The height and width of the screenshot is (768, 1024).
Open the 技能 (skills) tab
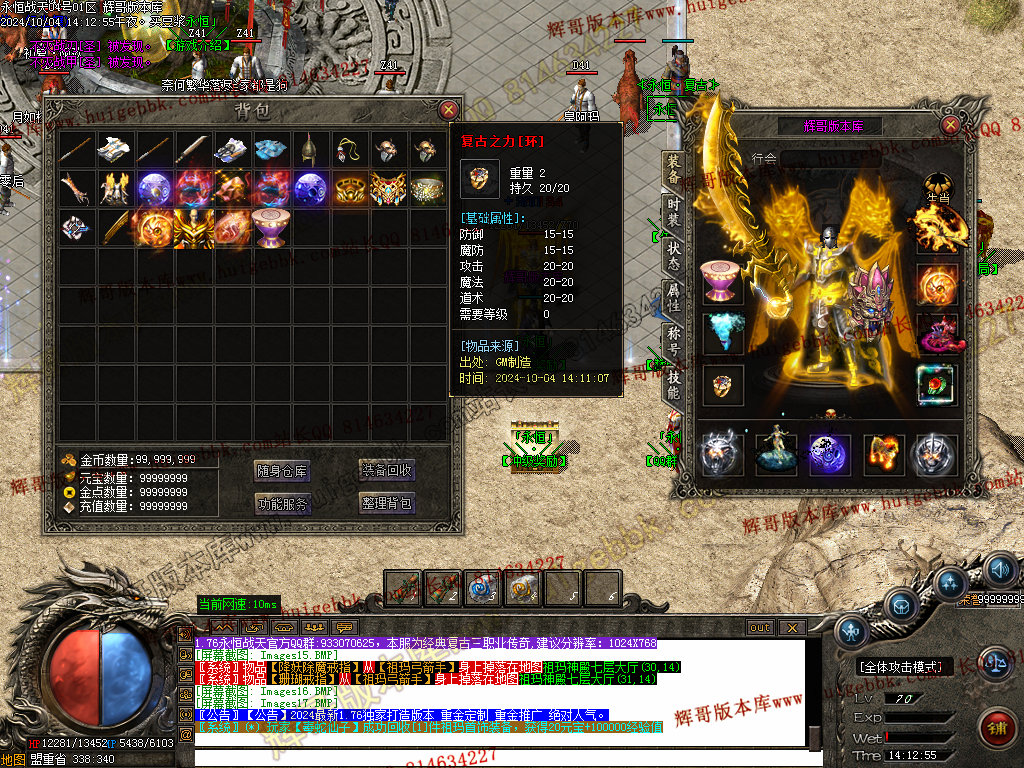tap(674, 385)
